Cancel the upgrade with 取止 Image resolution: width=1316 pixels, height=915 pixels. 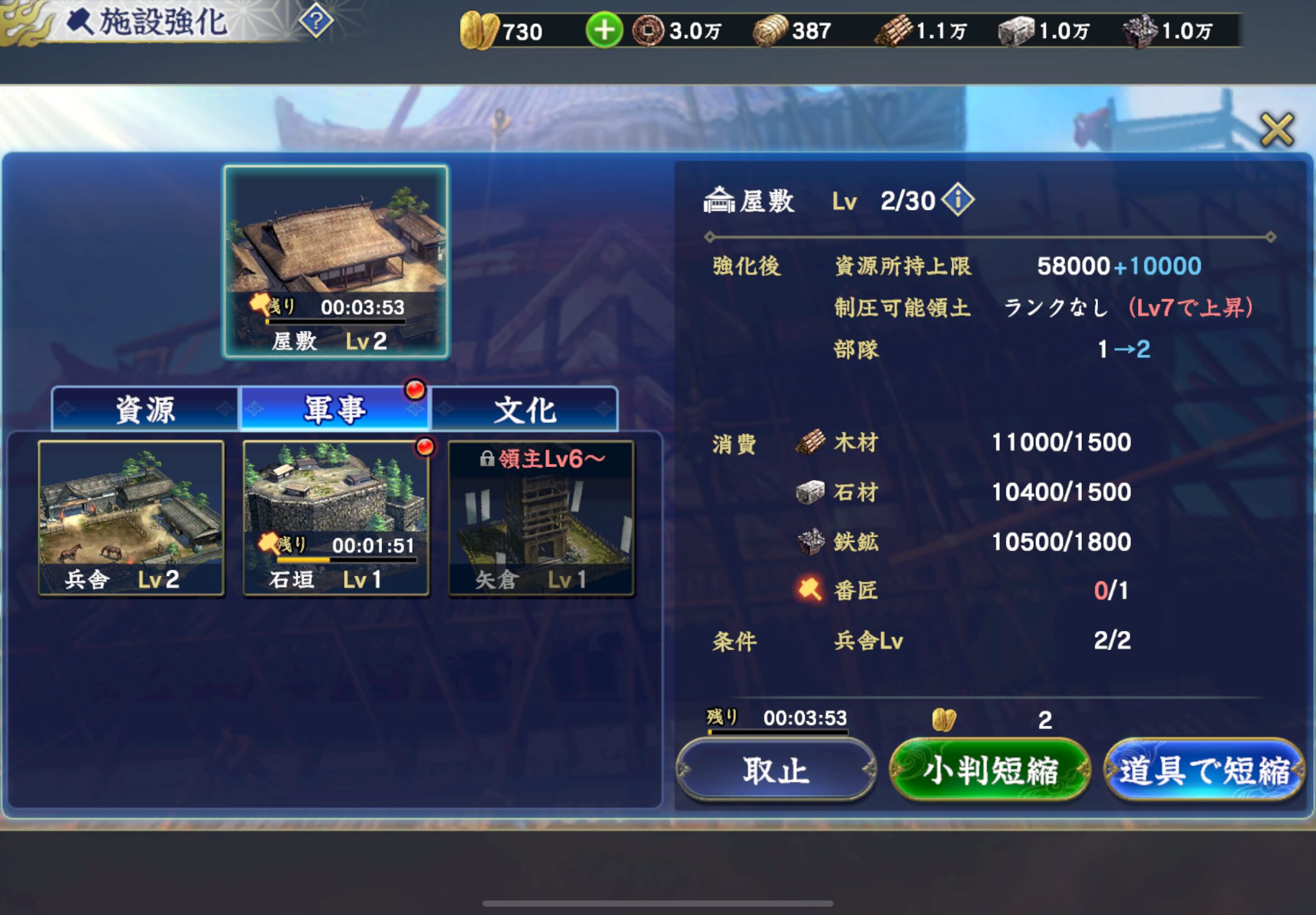776,770
